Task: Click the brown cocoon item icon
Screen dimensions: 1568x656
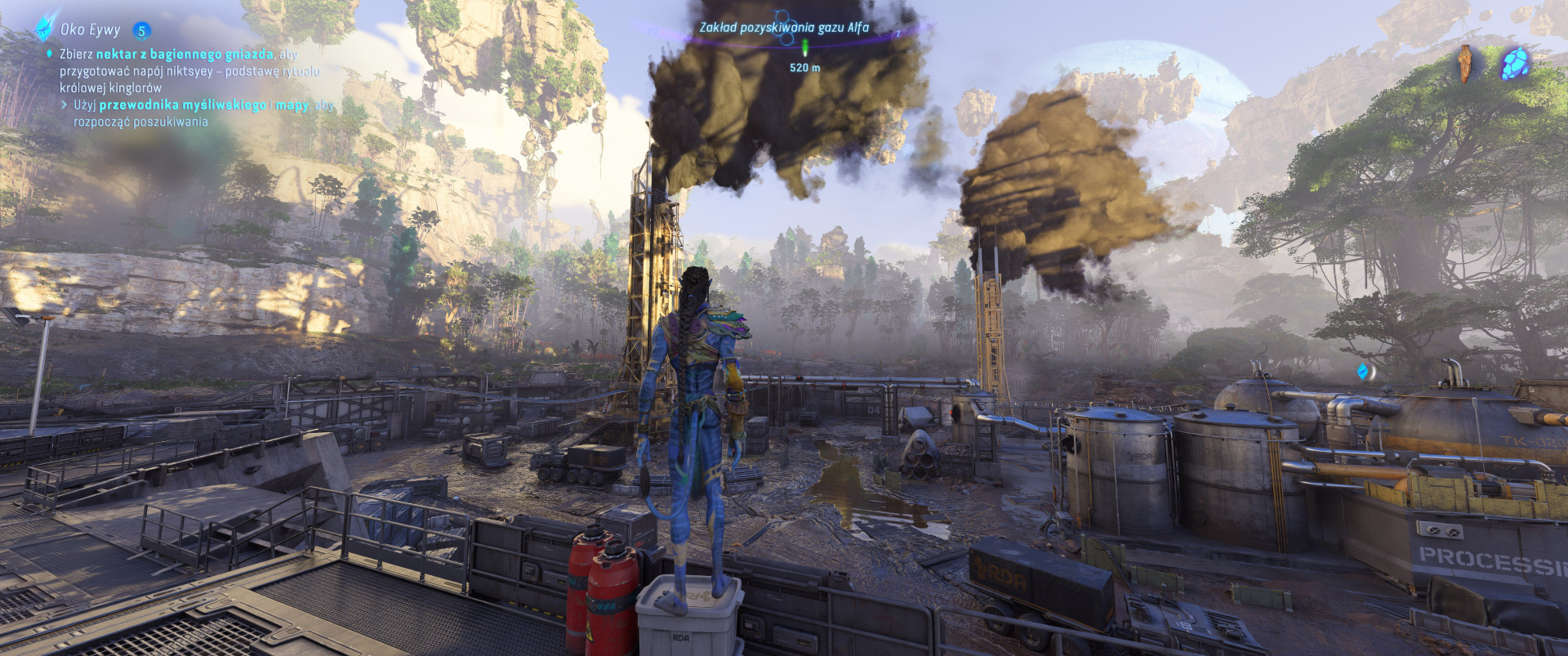Action: pos(1467,63)
